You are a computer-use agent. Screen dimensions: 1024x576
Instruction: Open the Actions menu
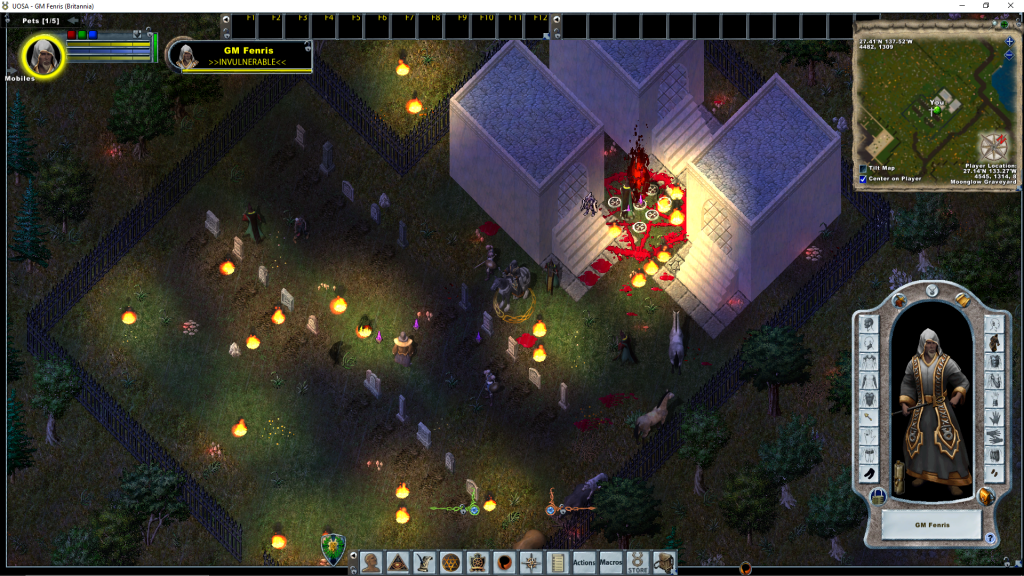[x=584, y=563]
